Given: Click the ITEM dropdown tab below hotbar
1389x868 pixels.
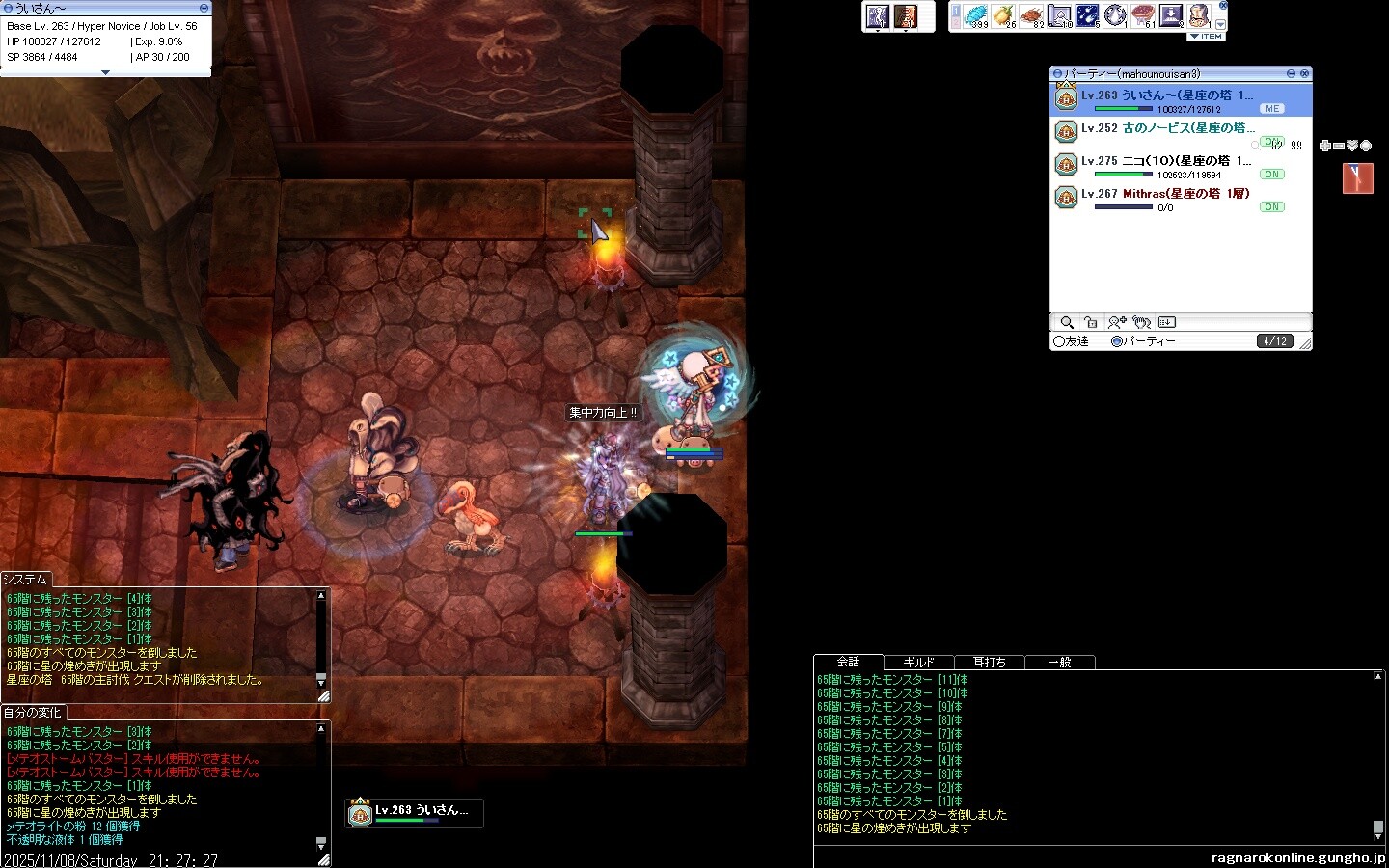Looking at the screenshot, I should [1206, 37].
